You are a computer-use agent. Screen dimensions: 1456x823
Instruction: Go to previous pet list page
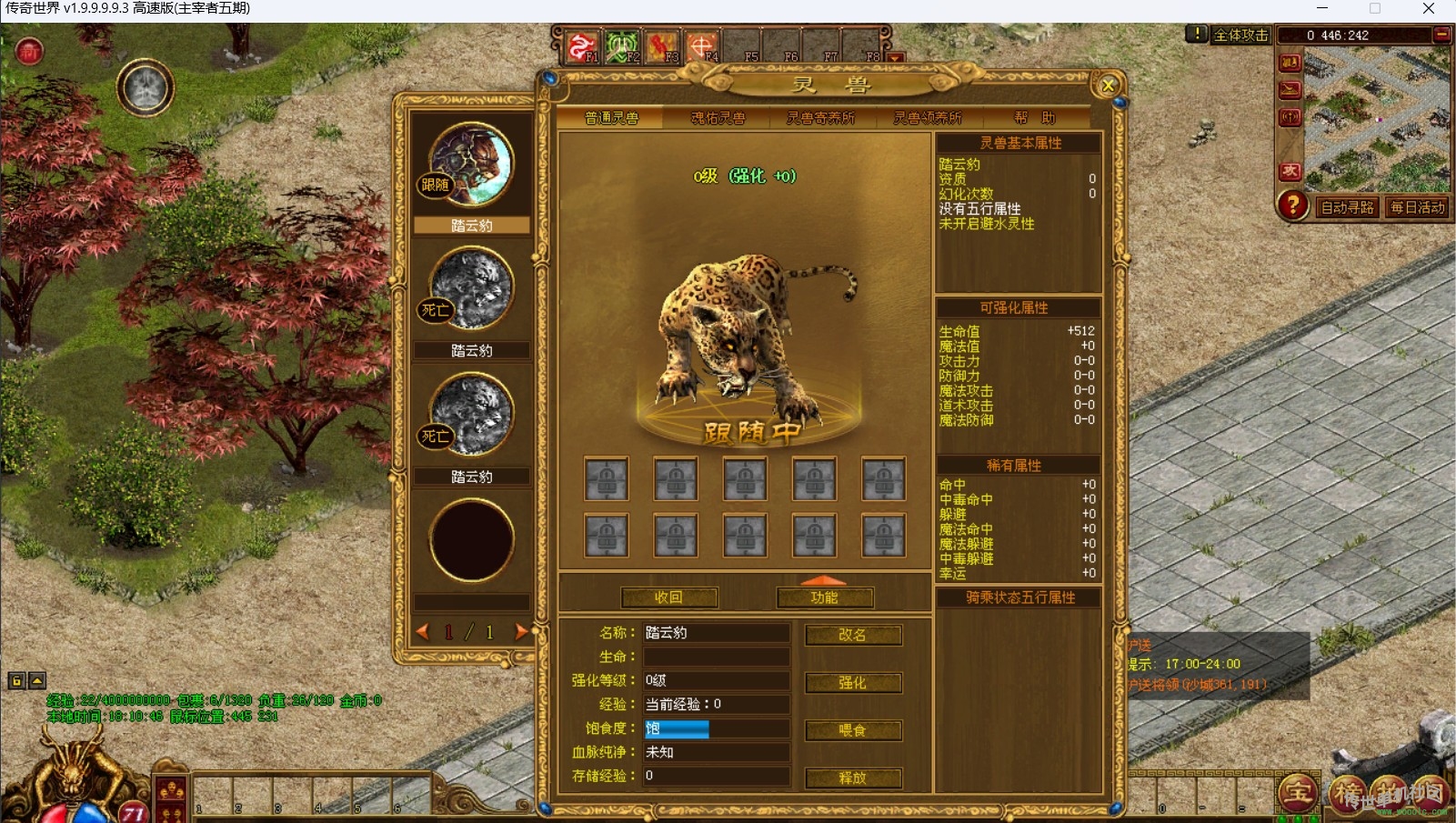pyautogui.click(x=422, y=632)
